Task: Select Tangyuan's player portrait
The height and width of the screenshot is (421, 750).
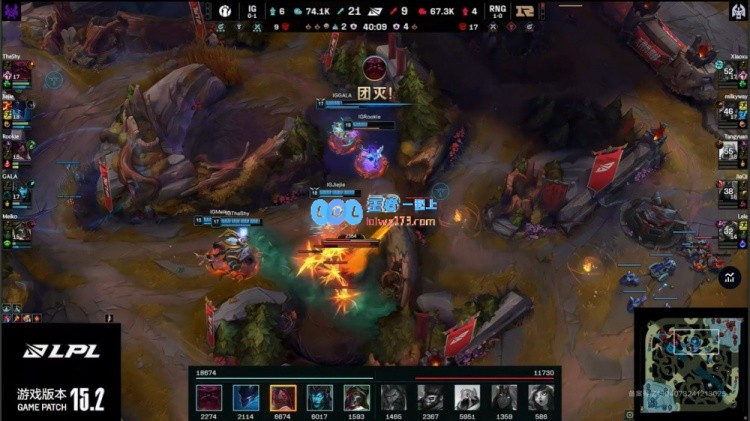Action: pyautogui.click(x=728, y=152)
